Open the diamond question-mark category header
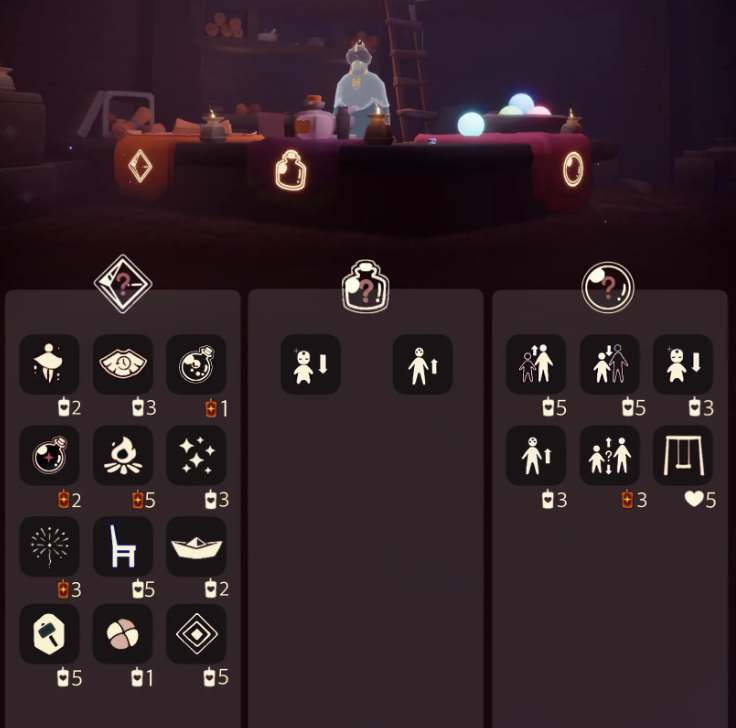This screenshot has height=728, width=736. [123, 284]
